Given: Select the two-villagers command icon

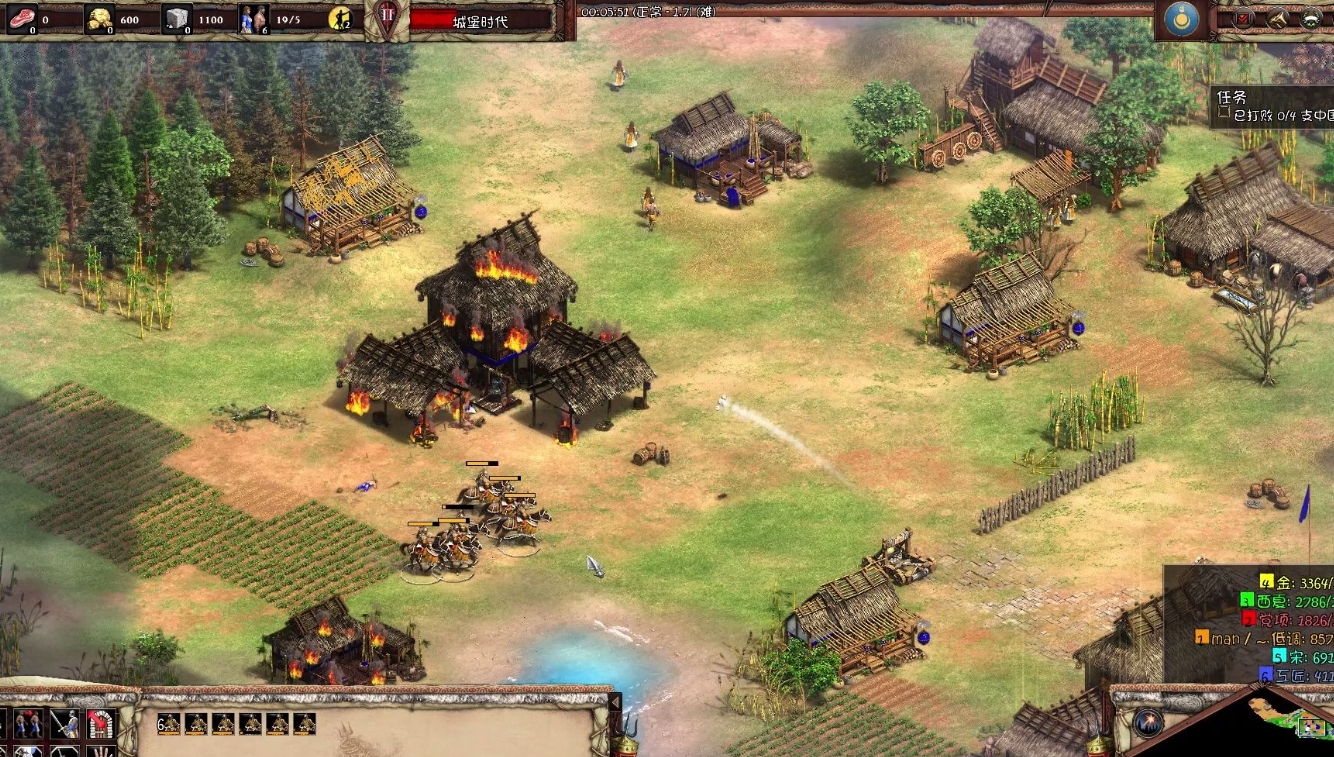Looking at the screenshot, I should click(x=28, y=722).
